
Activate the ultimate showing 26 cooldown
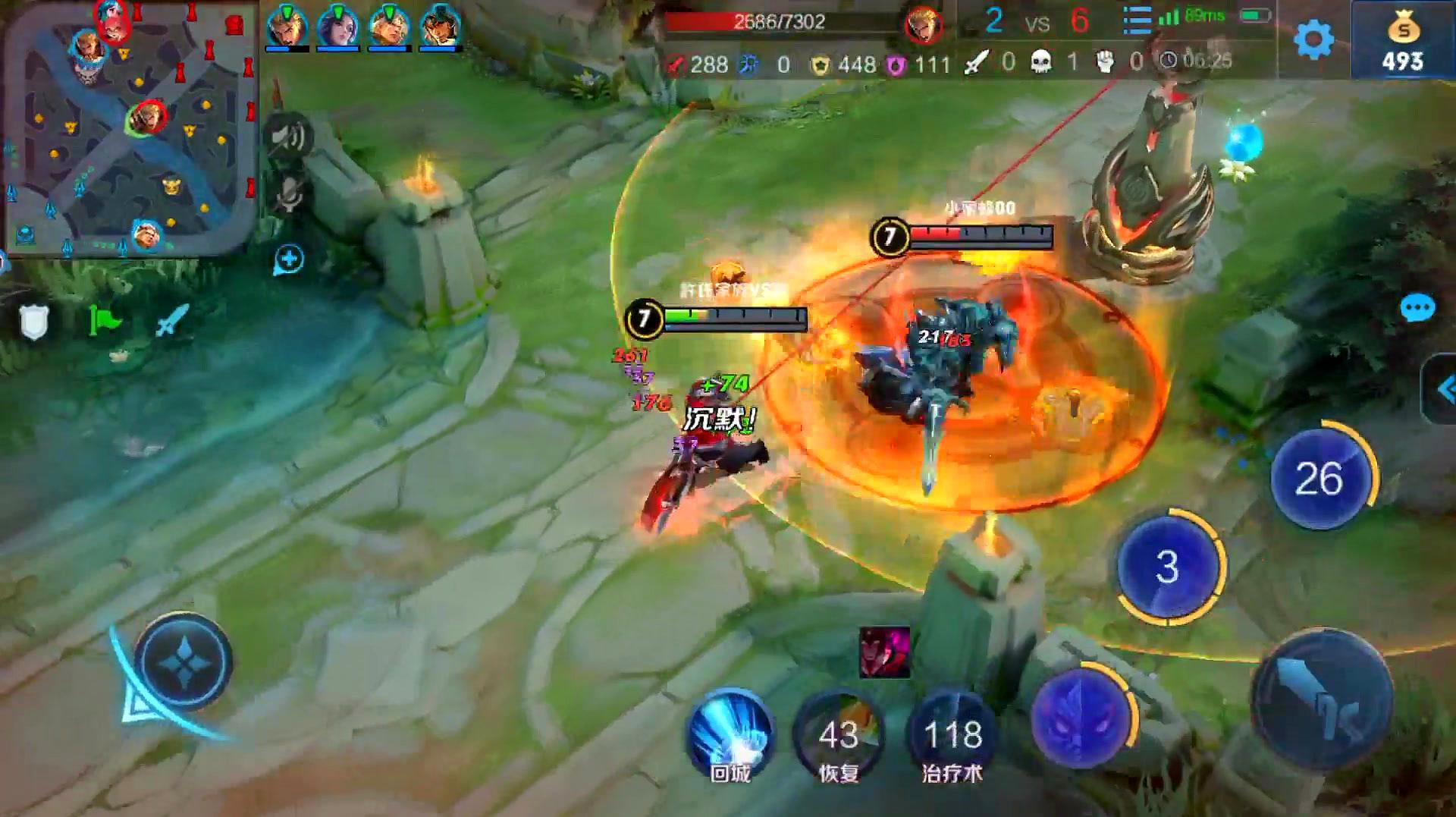1320,478
